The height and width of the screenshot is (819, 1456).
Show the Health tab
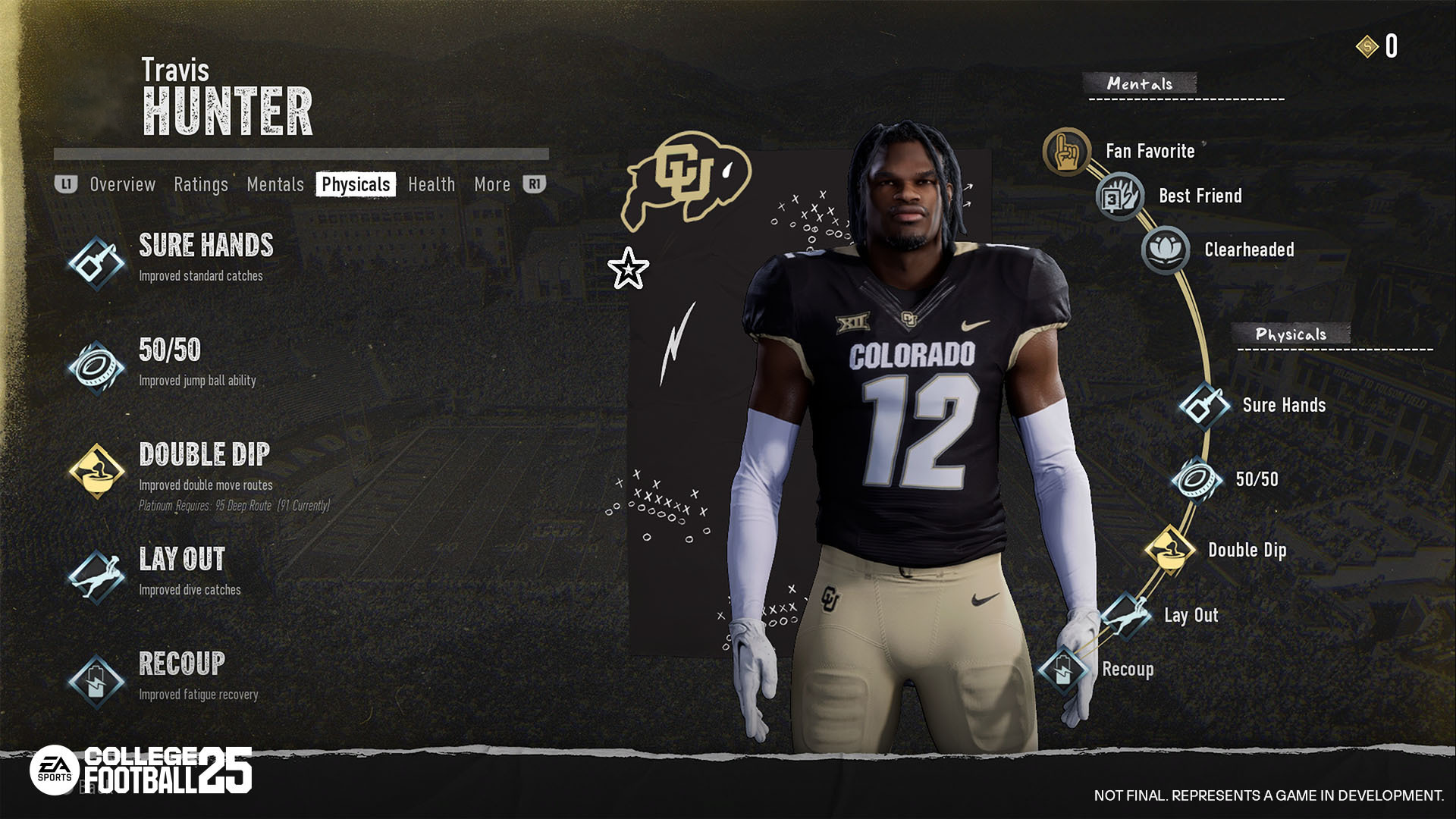pos(431,184)
